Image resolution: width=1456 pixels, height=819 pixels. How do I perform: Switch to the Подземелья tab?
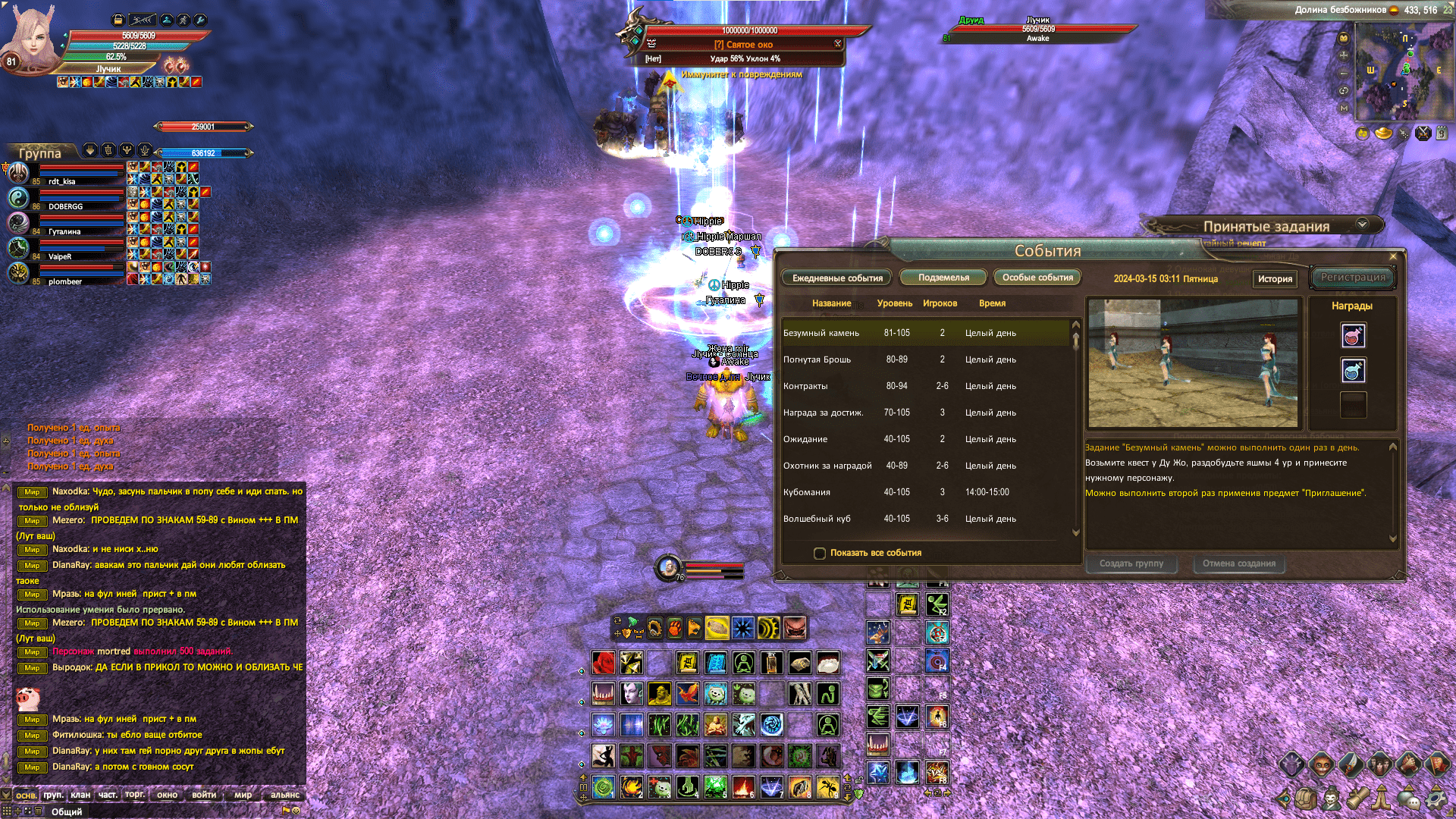tap(943, 277)
